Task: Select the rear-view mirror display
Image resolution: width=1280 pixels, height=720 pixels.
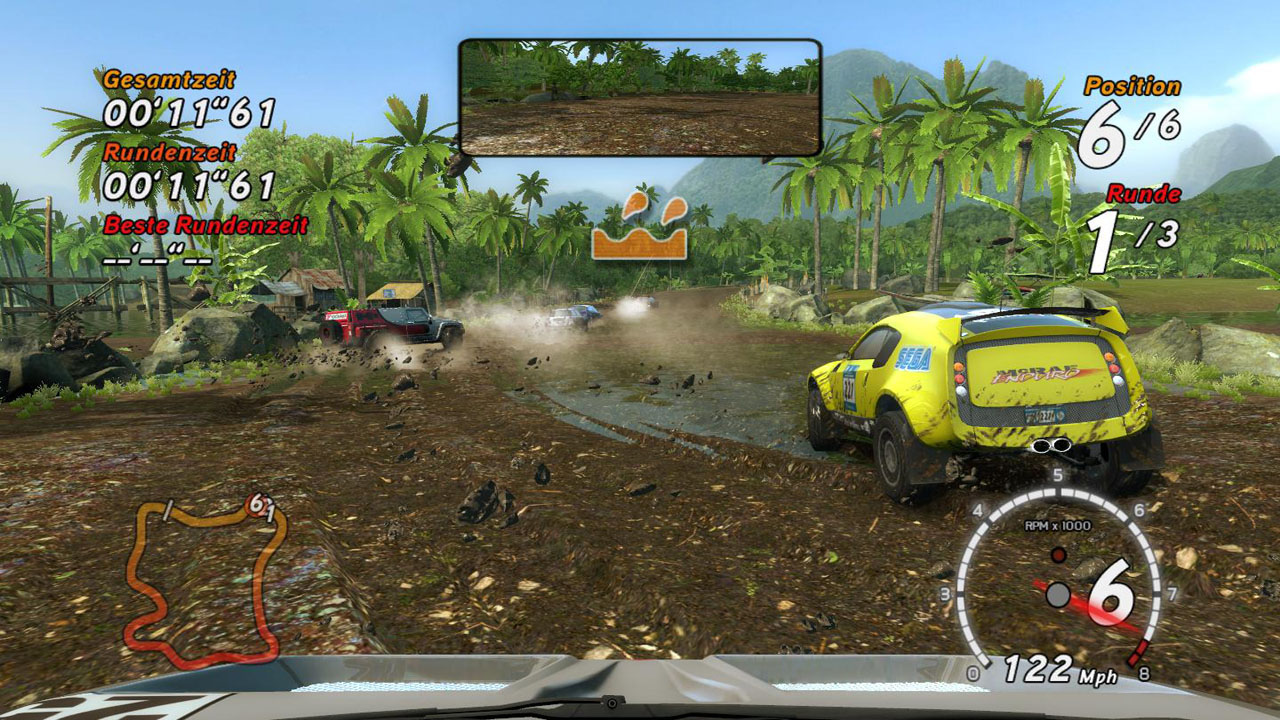Action: [x=640, y=97]
